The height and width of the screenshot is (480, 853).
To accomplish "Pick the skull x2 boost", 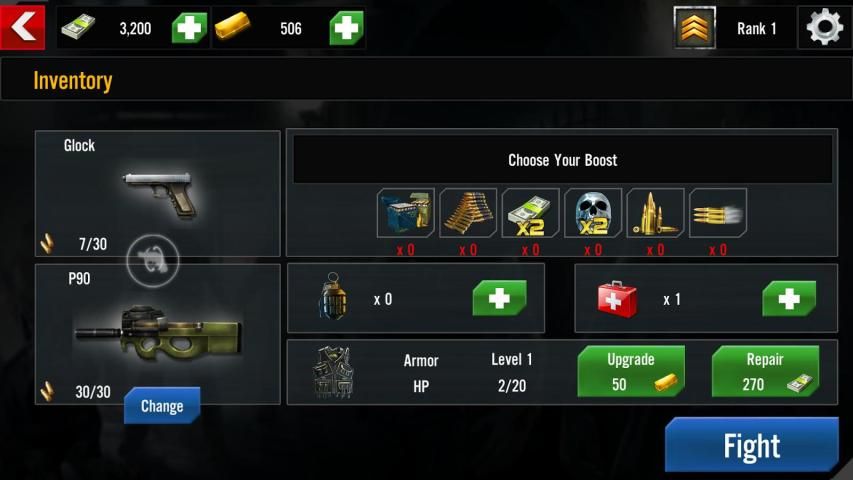I will pos(593,213).
